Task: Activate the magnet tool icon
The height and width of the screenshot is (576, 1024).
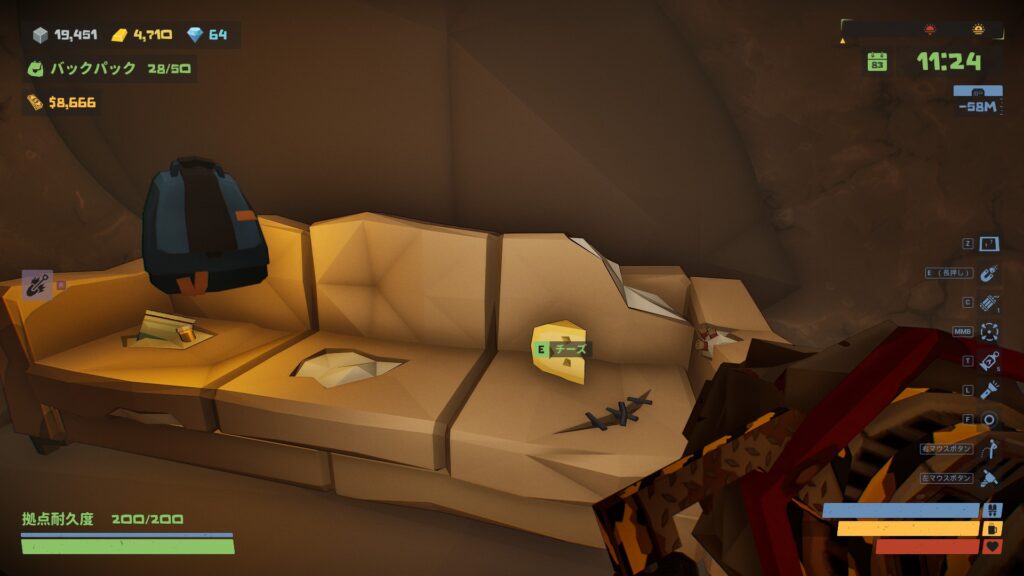Action: pos(989,273)
